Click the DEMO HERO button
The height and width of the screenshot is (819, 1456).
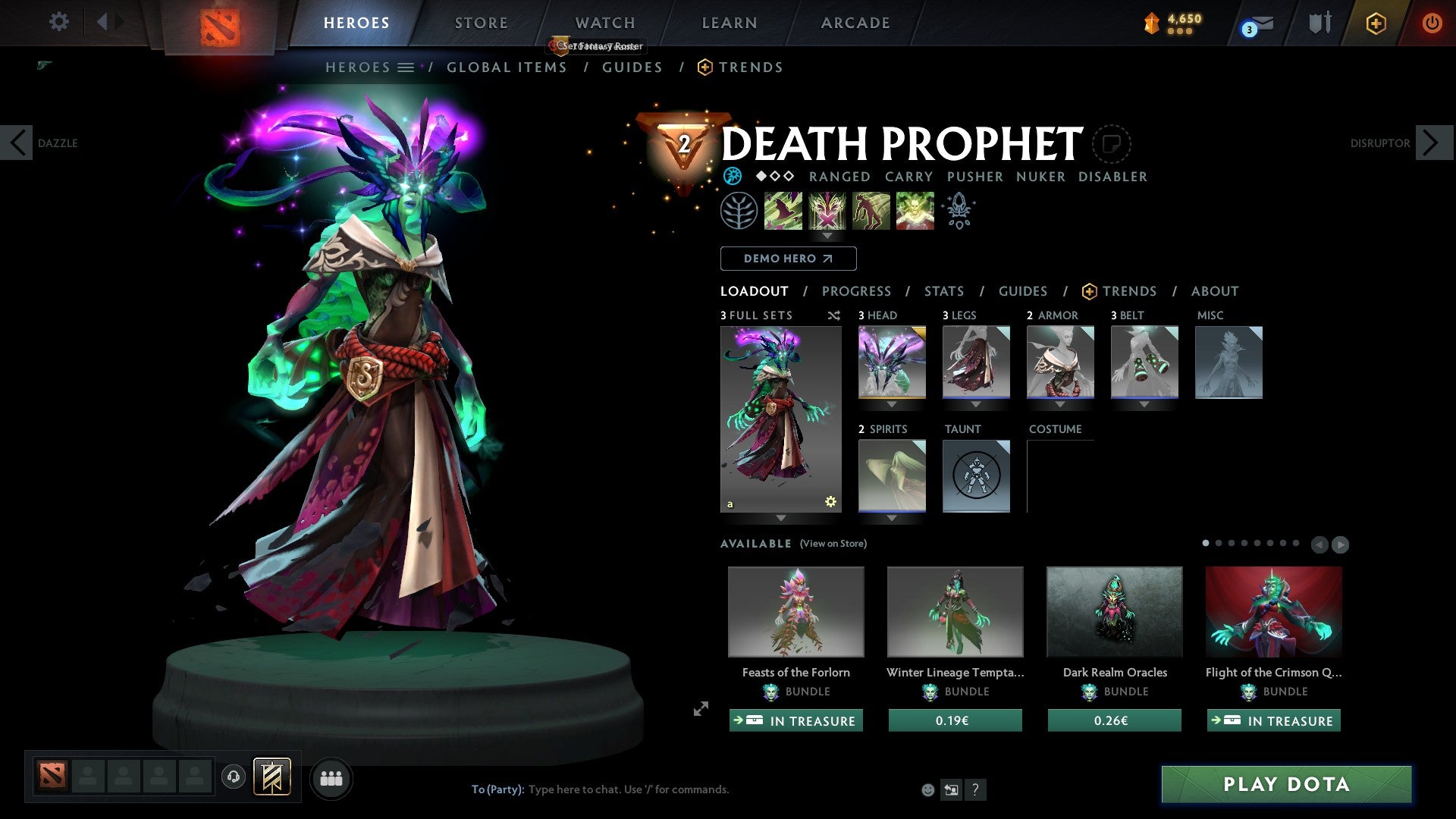point(788,259)
